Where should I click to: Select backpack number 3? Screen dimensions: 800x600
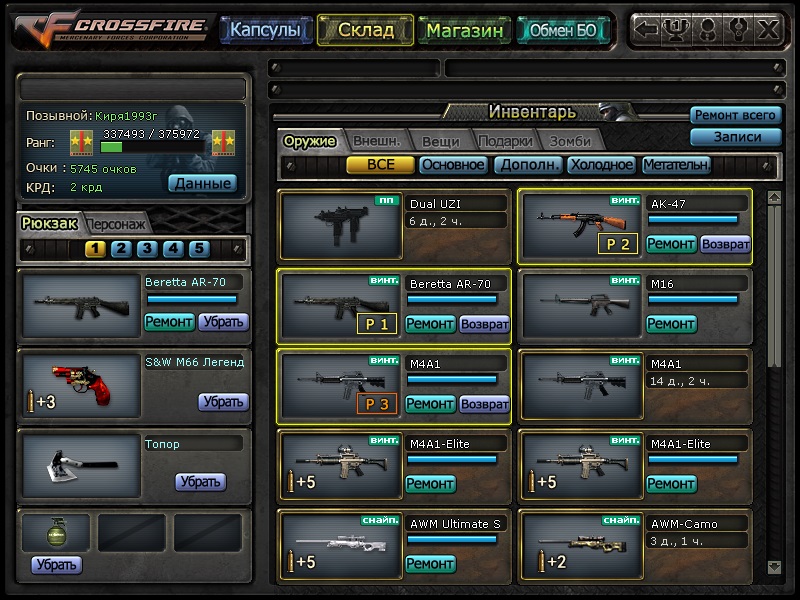click(x=146, y=249)
